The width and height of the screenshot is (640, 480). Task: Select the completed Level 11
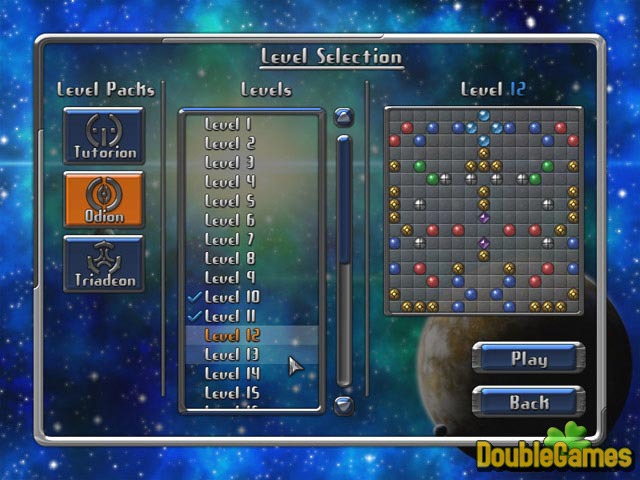pos(231,316)
